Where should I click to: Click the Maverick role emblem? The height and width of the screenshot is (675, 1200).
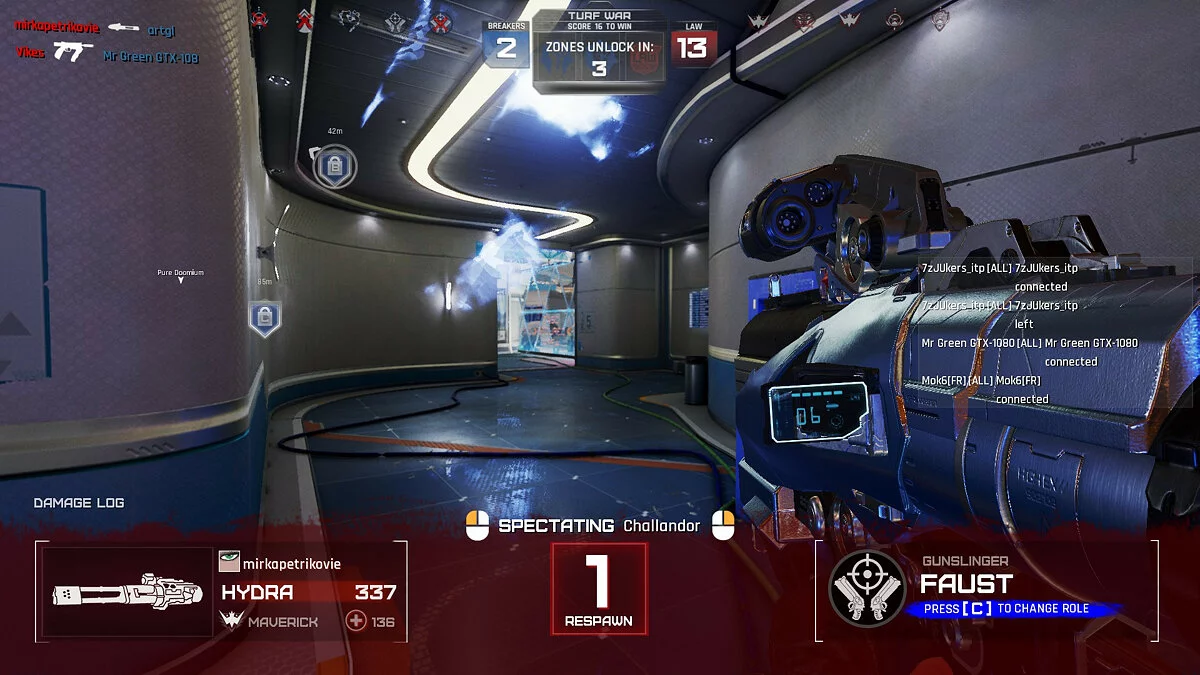(230, 622)
